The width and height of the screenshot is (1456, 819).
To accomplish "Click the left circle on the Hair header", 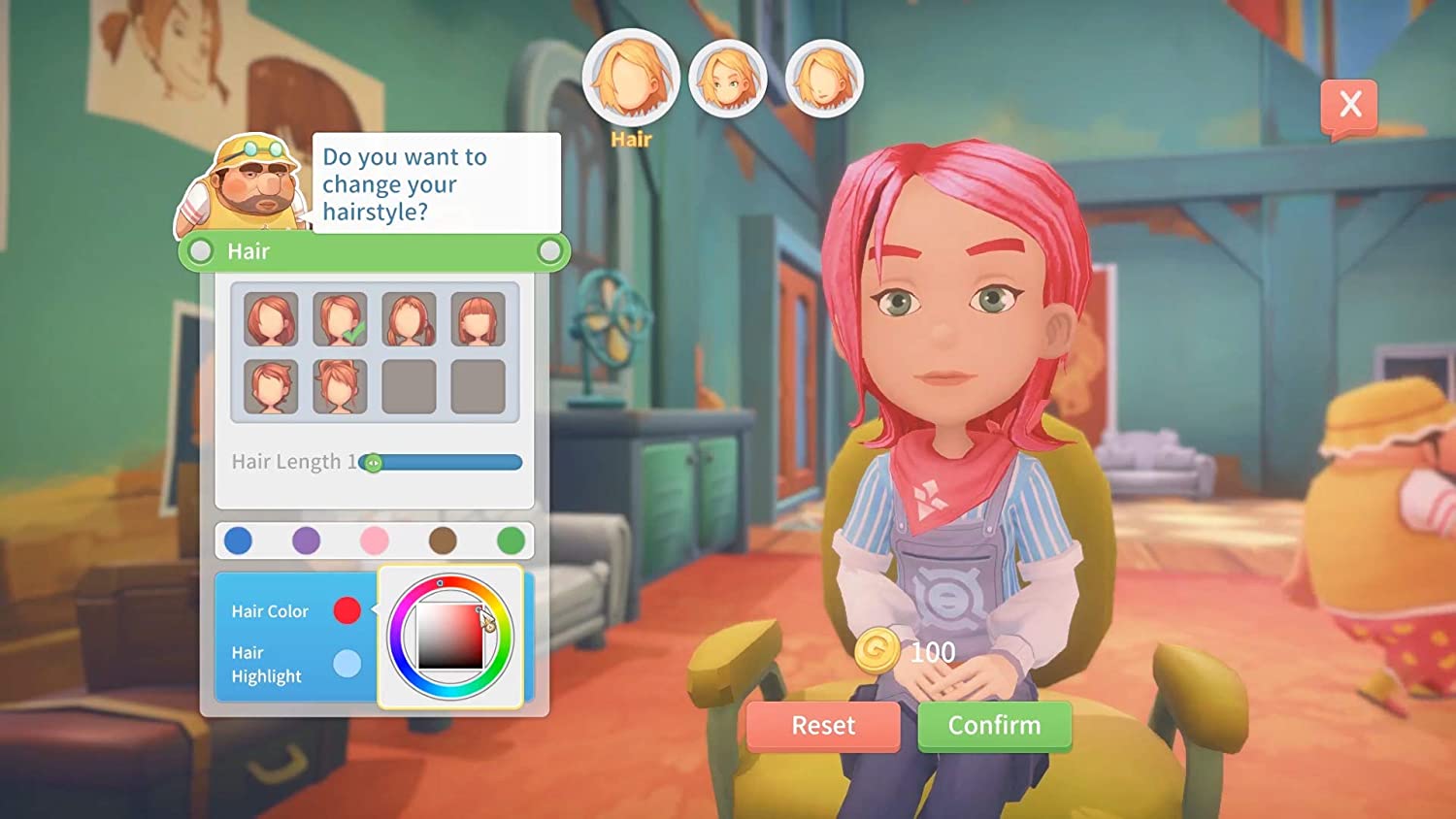I will [x=201, y=251].
